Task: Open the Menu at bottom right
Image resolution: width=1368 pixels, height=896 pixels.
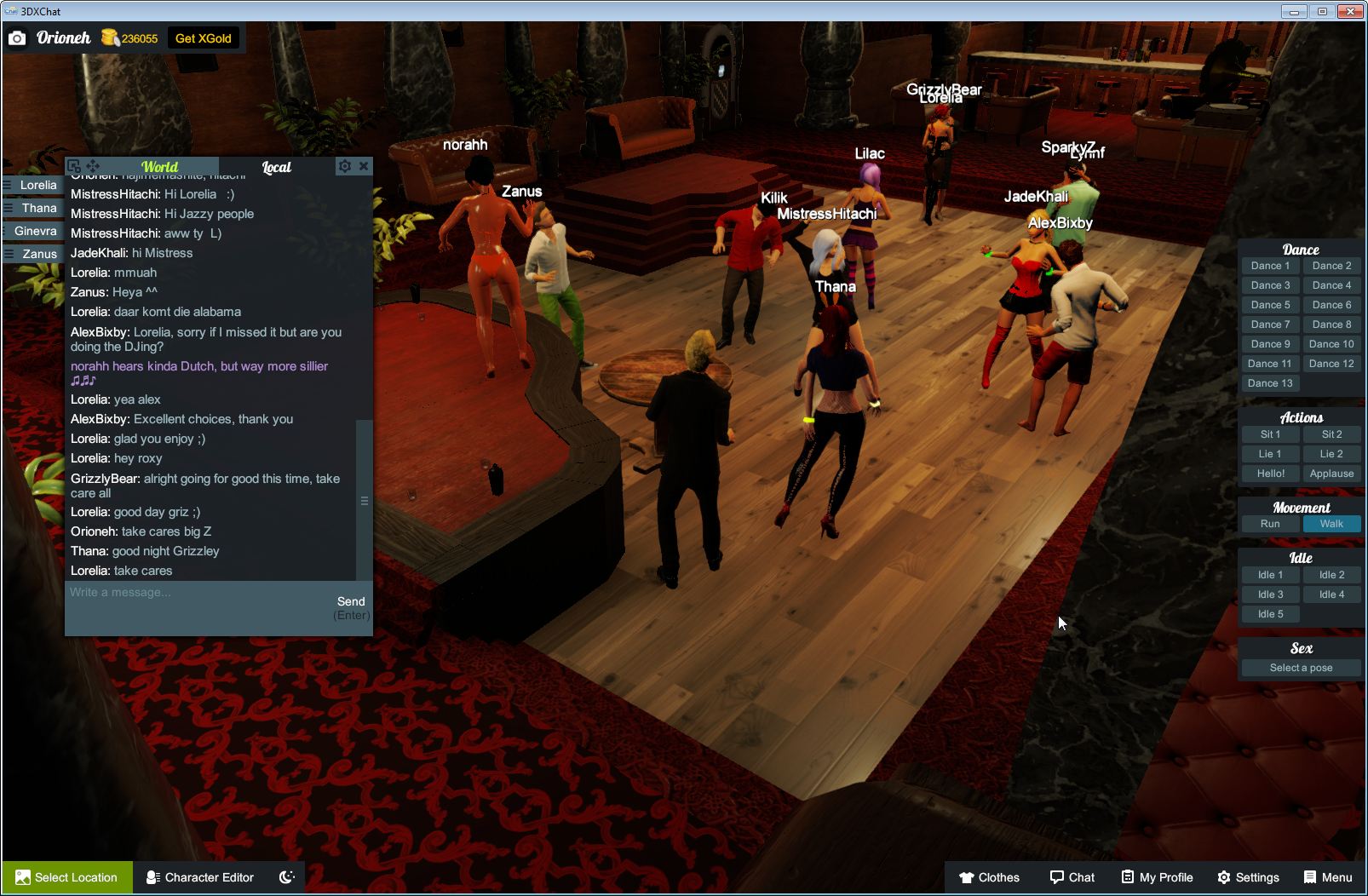Action: pos(1326,877)
